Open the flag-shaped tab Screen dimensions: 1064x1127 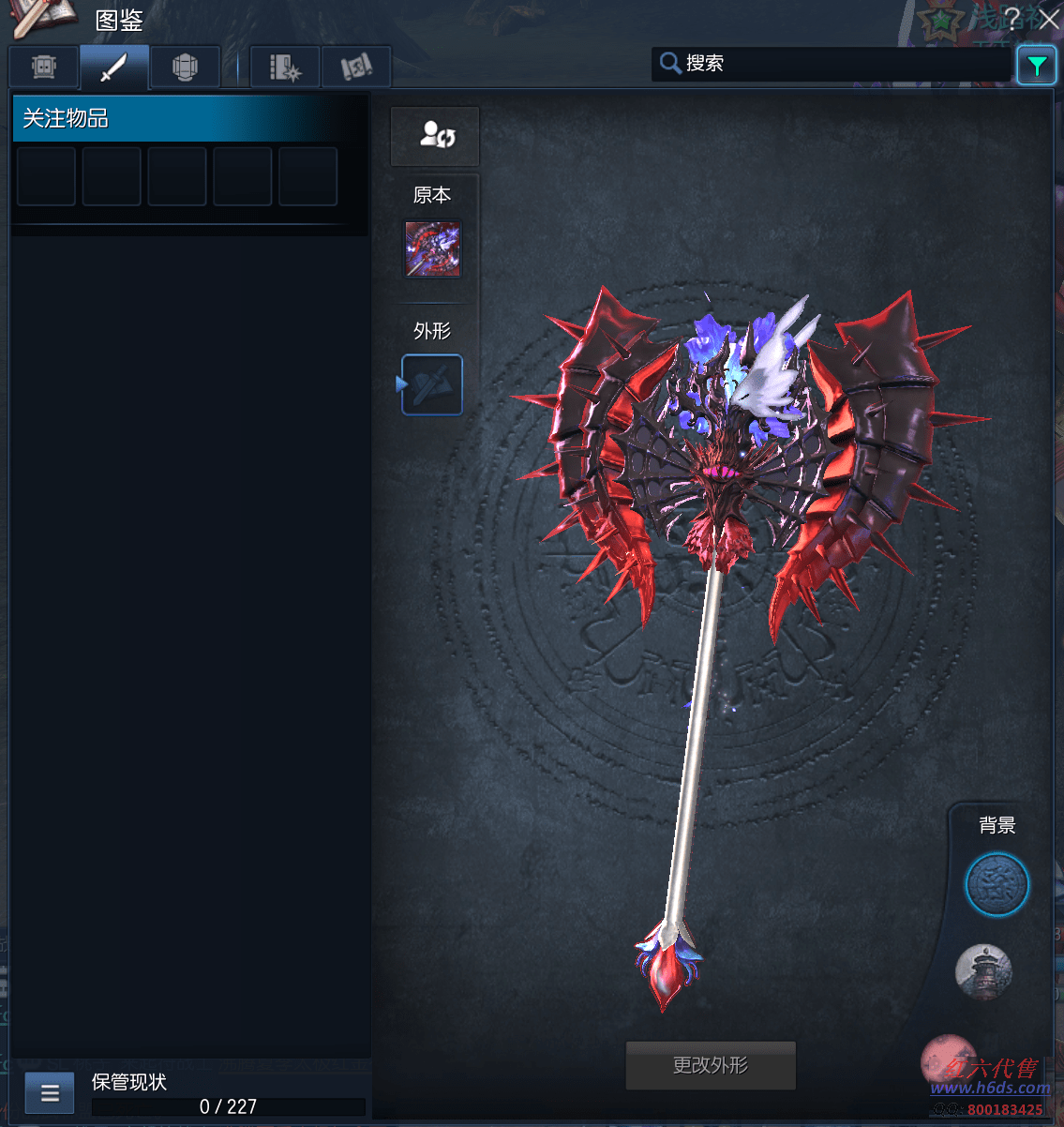click(x=356, y=68)
